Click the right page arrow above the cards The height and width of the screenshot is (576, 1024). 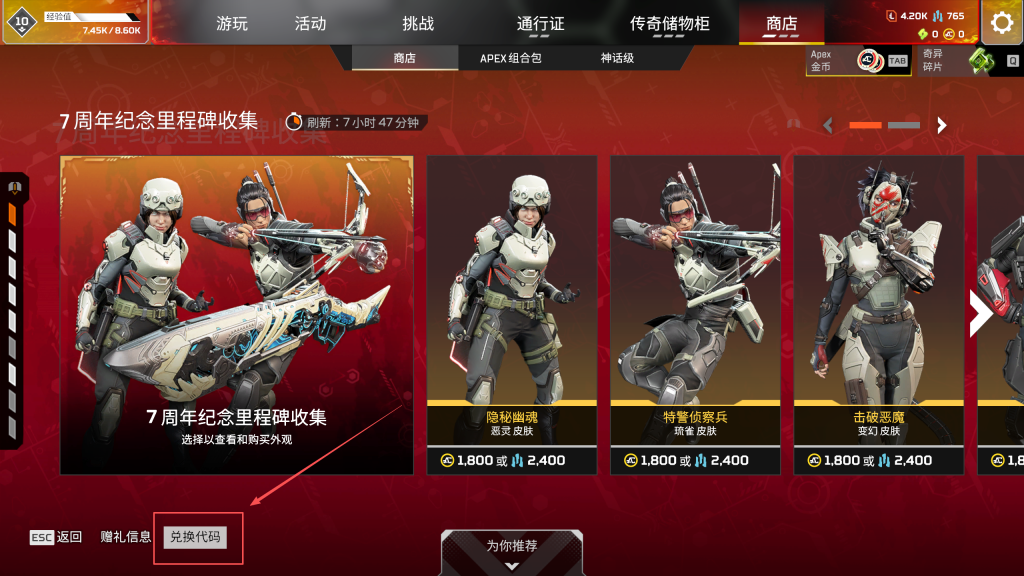pyautogui.click(x=941, y=125)
